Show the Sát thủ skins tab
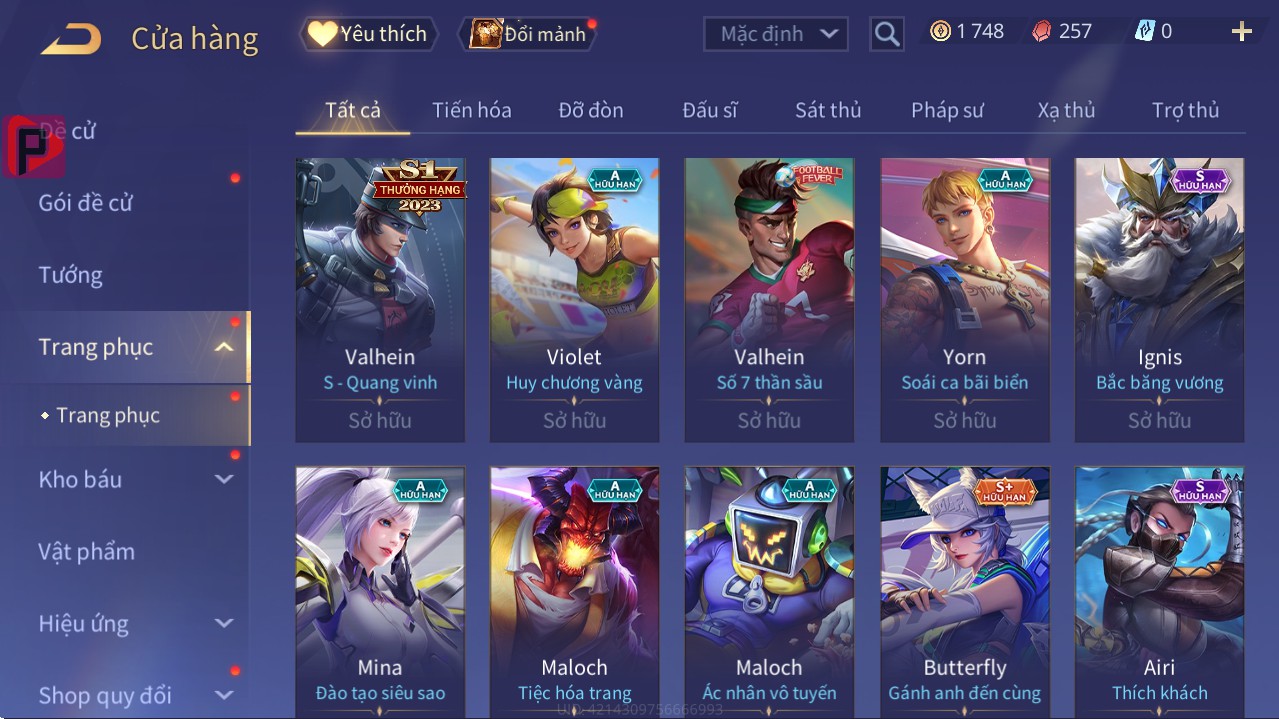1279x719 pixels. [828, 110]
